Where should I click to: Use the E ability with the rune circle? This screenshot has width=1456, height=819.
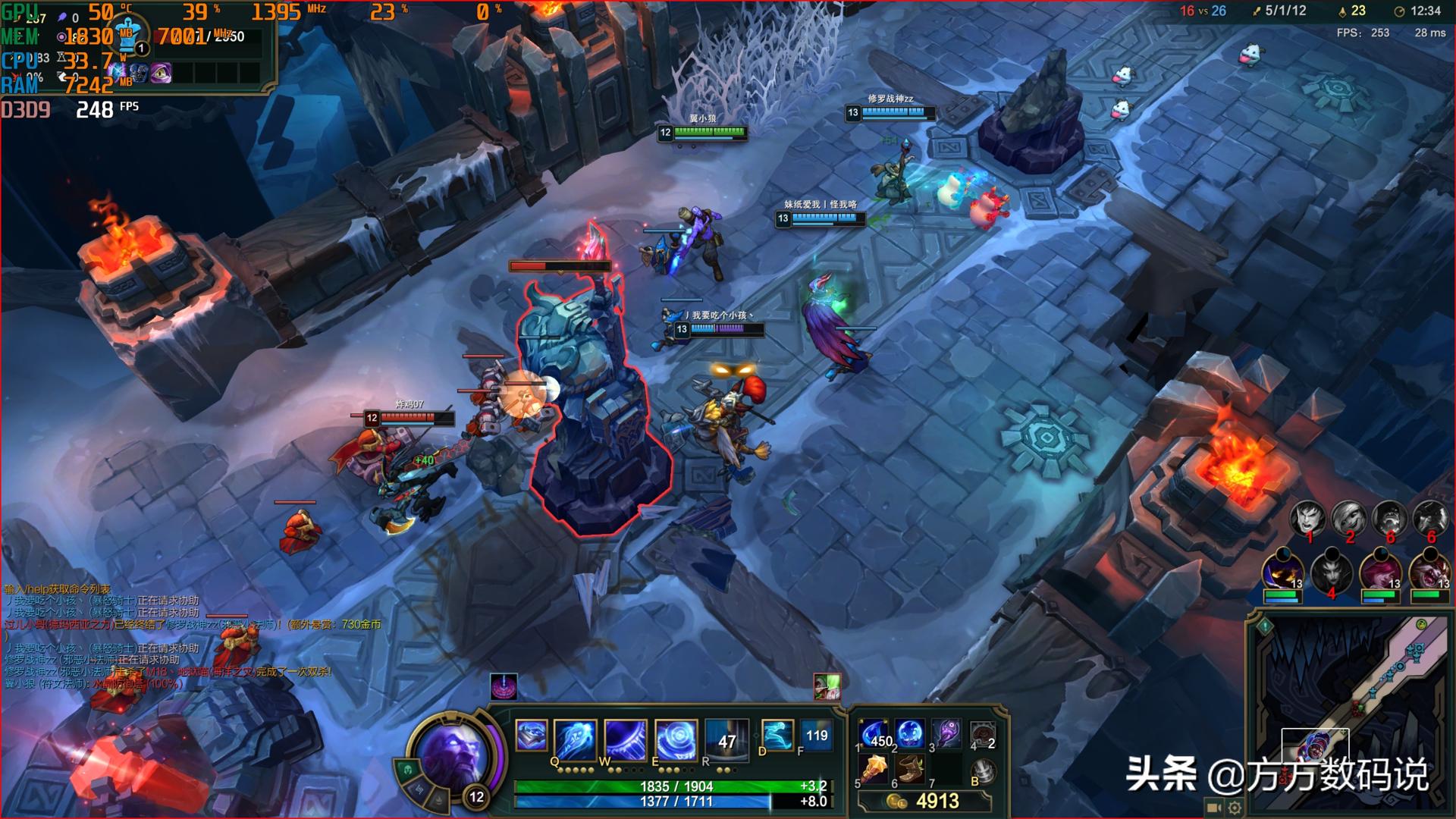coord(676,739)
